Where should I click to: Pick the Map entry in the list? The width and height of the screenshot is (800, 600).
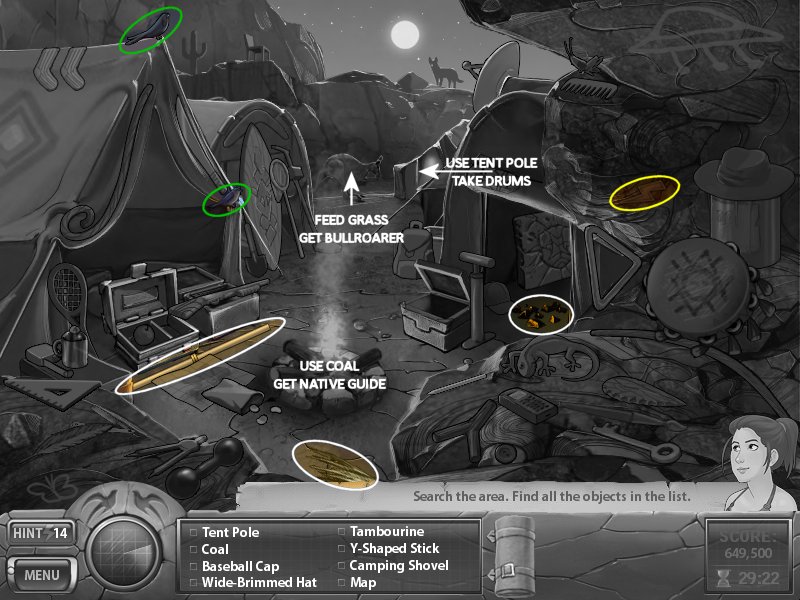point(363,581)
